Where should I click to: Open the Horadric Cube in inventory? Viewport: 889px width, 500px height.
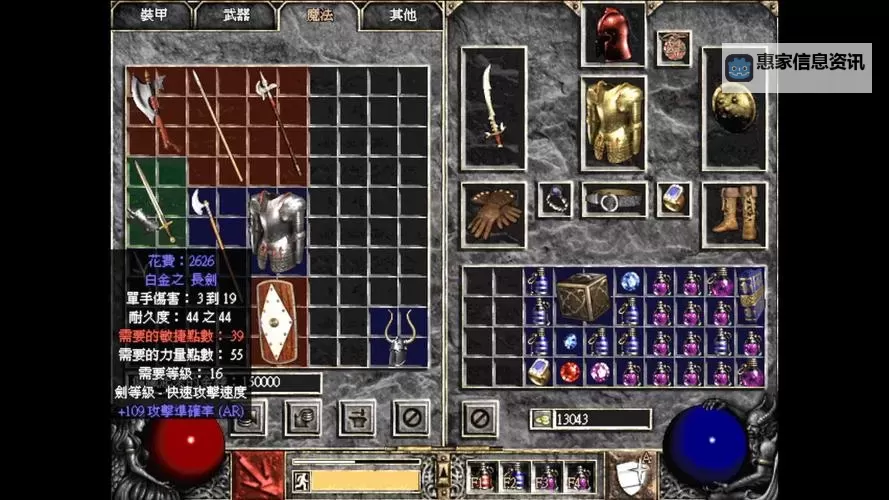click(x=584, y=296)
